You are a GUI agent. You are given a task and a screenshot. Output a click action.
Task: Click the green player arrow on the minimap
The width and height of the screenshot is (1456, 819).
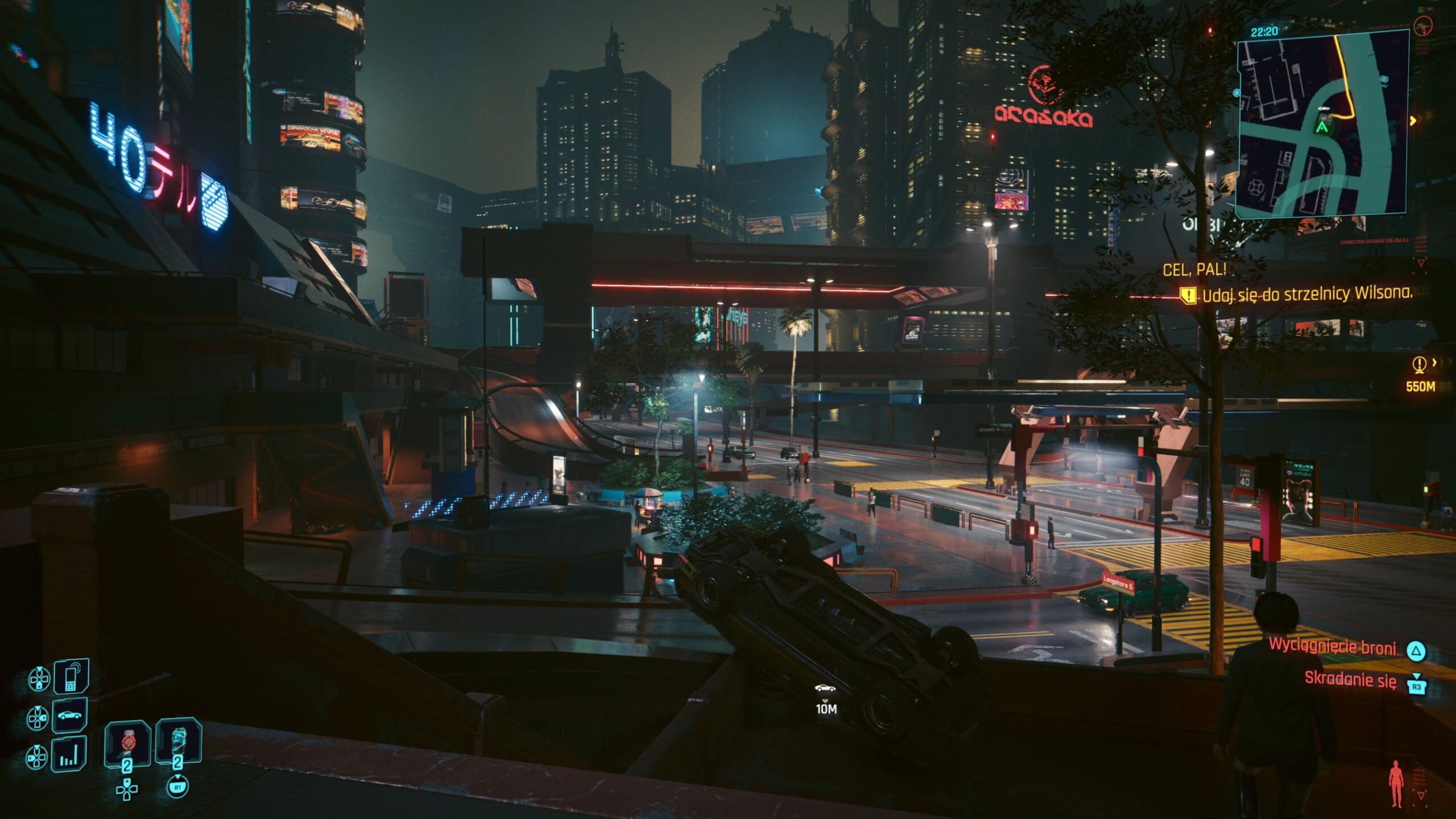pos(1323,127)
